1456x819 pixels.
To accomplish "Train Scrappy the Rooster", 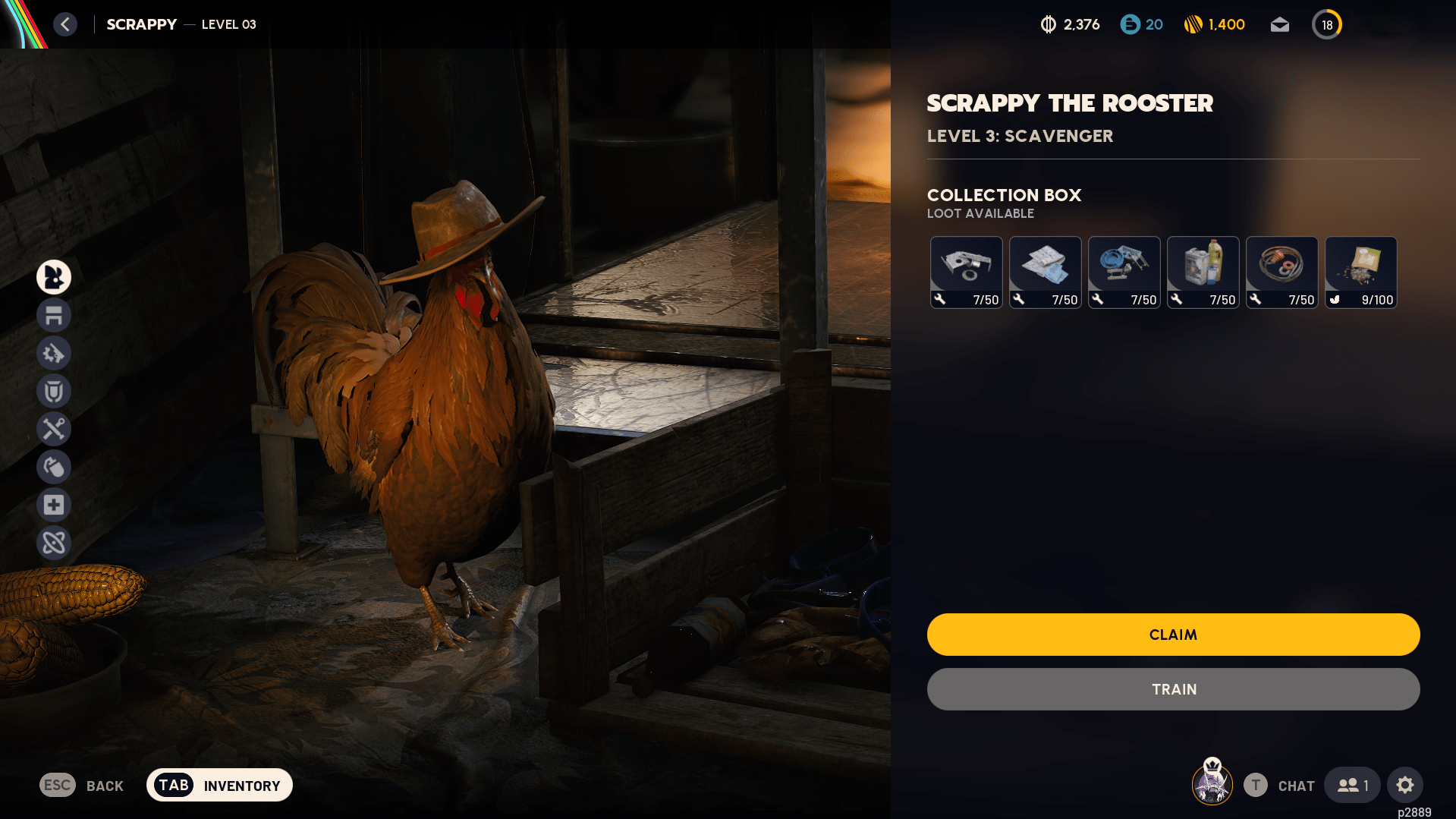I will coord(1173,689).
